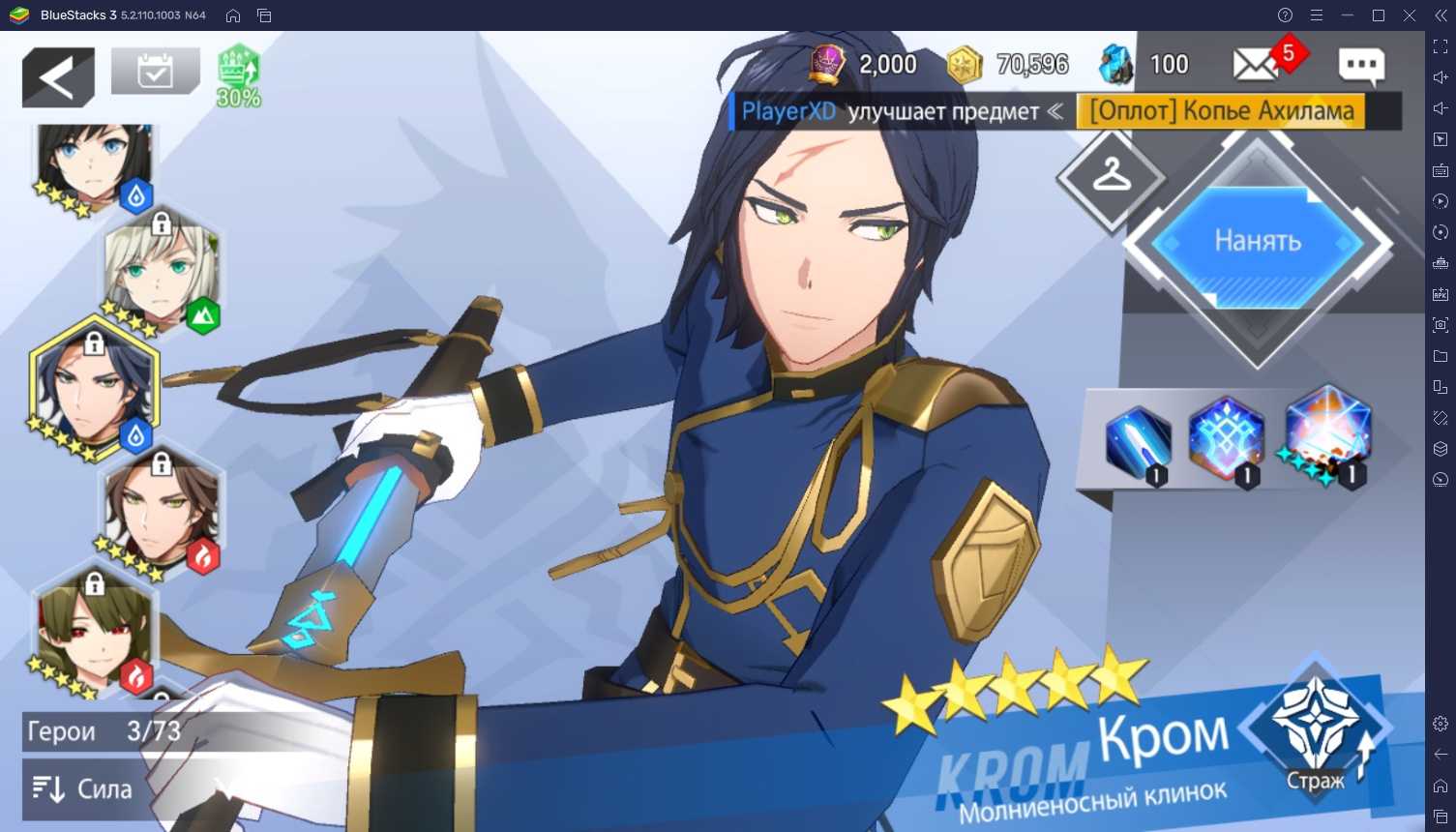Open the Копье Ахилама item announcement
Image resolution: width=1456 pixels, height=832 pixels.
1221,111
